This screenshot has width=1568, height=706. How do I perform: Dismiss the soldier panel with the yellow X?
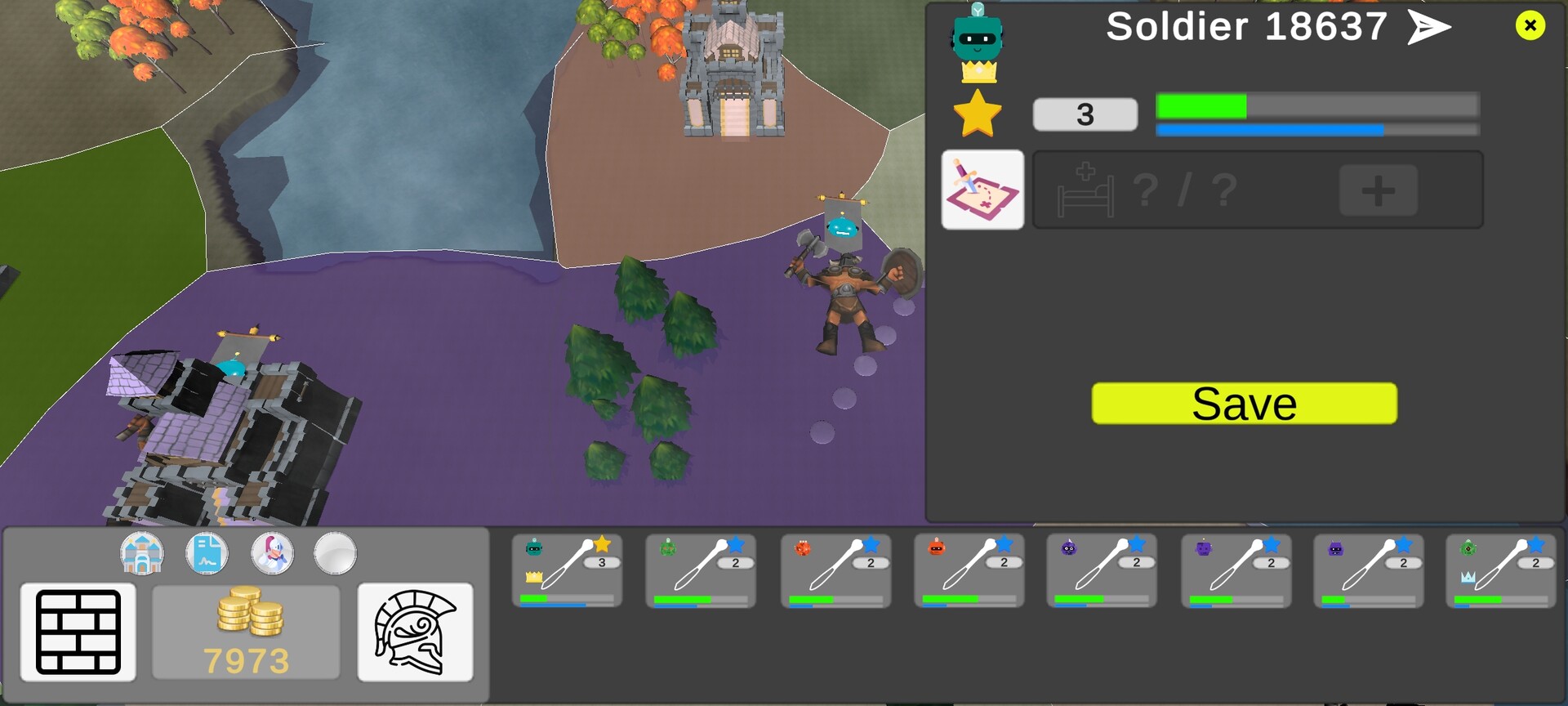point(1530,25)
